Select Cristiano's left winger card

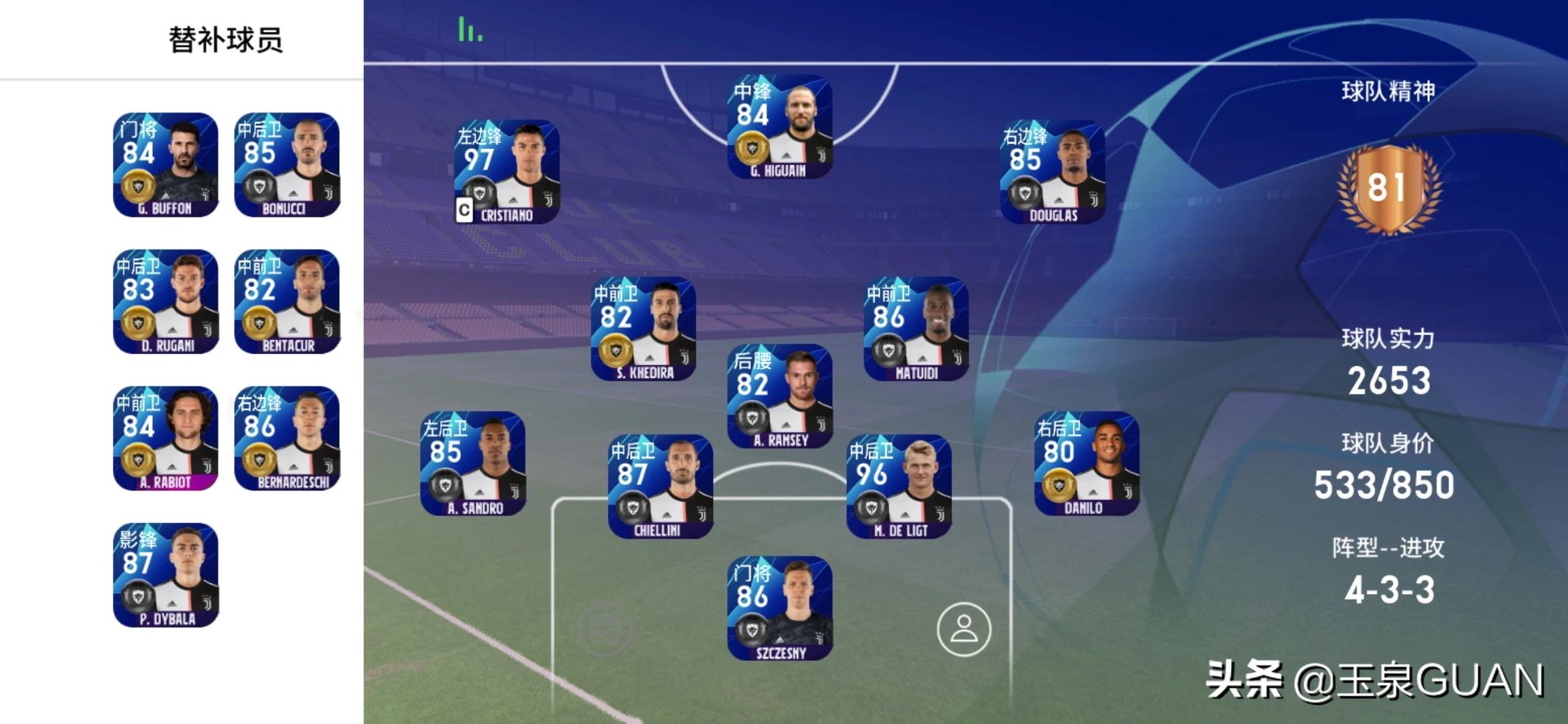(507, 172)
